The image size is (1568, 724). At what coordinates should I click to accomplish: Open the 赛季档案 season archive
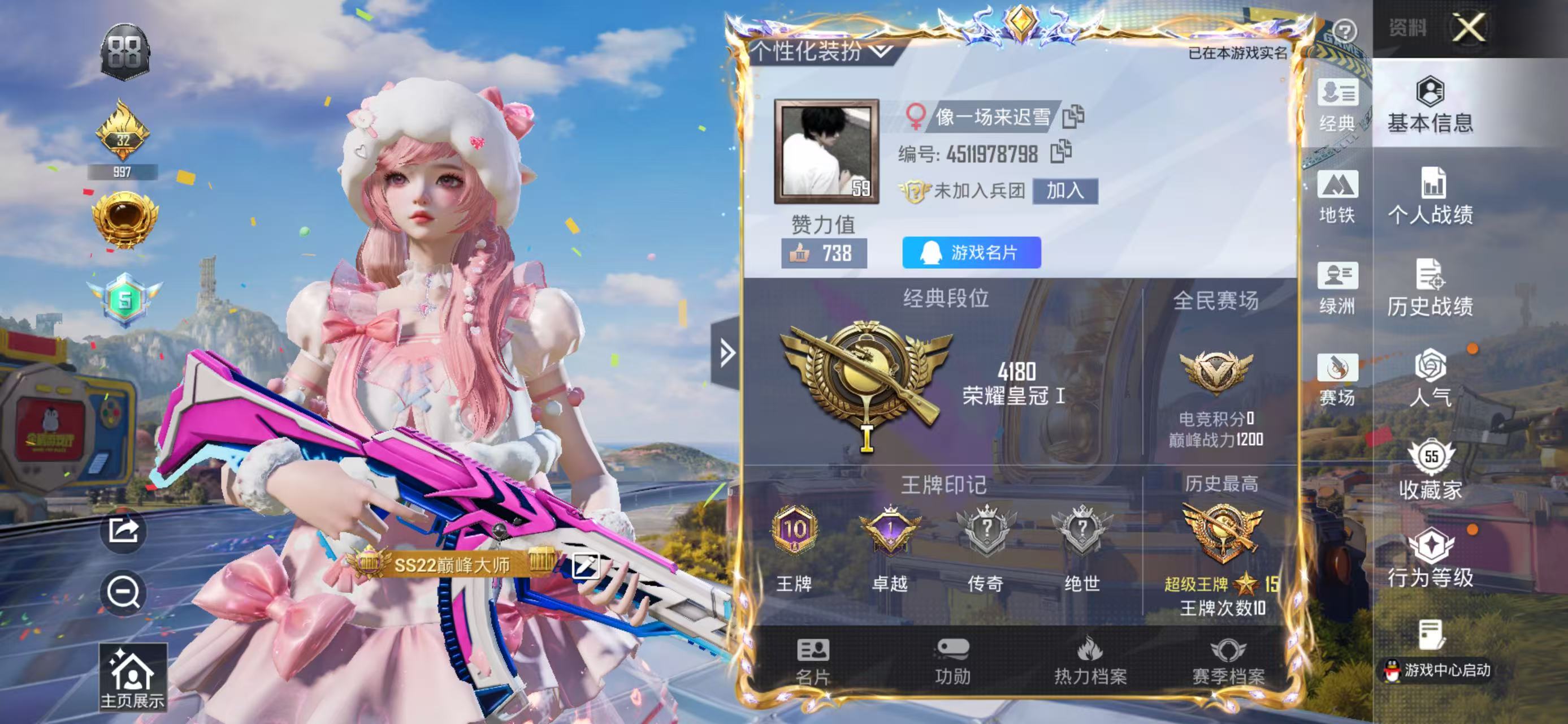click(x=1228, y=661)
